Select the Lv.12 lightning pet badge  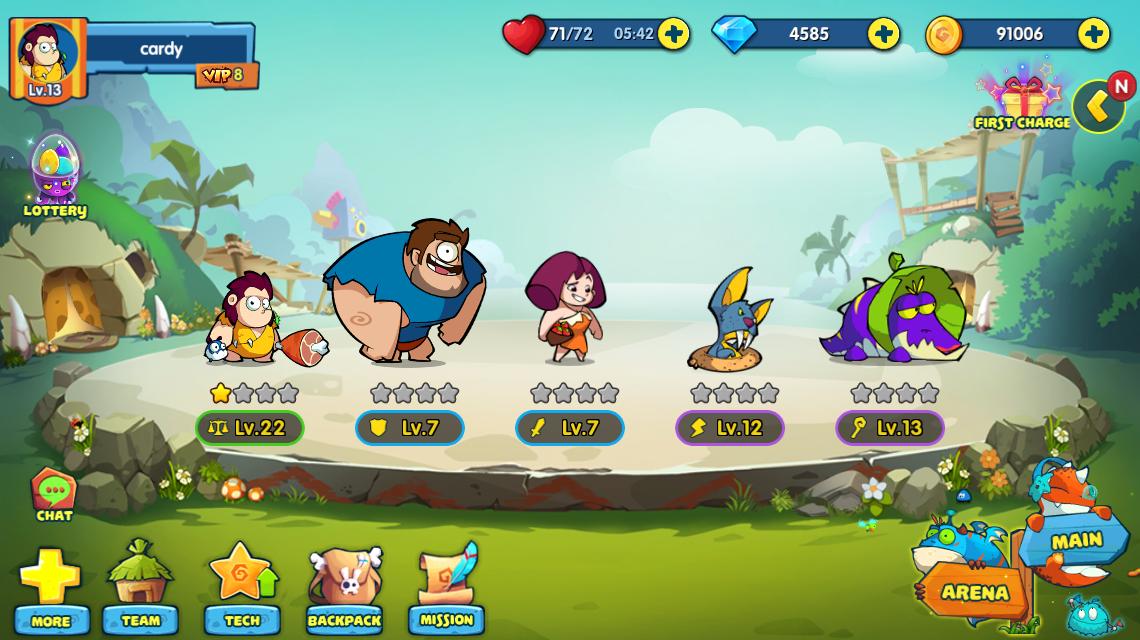click(730, 428)
